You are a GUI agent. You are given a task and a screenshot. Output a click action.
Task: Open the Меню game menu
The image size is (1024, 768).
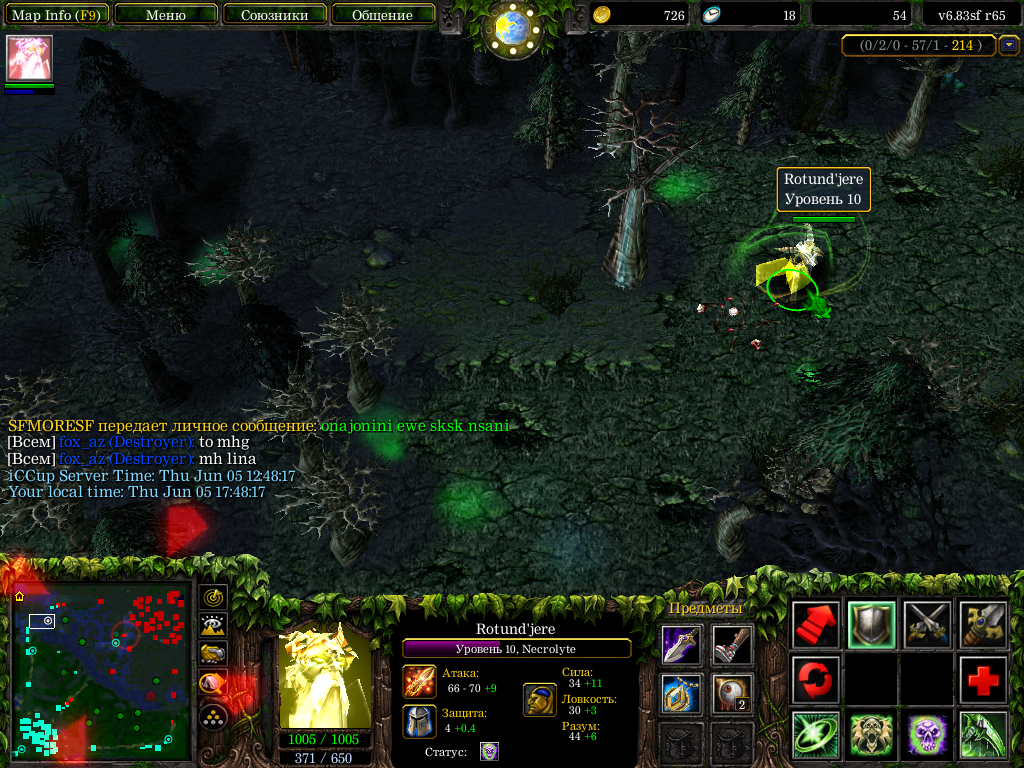pos(166,15)
